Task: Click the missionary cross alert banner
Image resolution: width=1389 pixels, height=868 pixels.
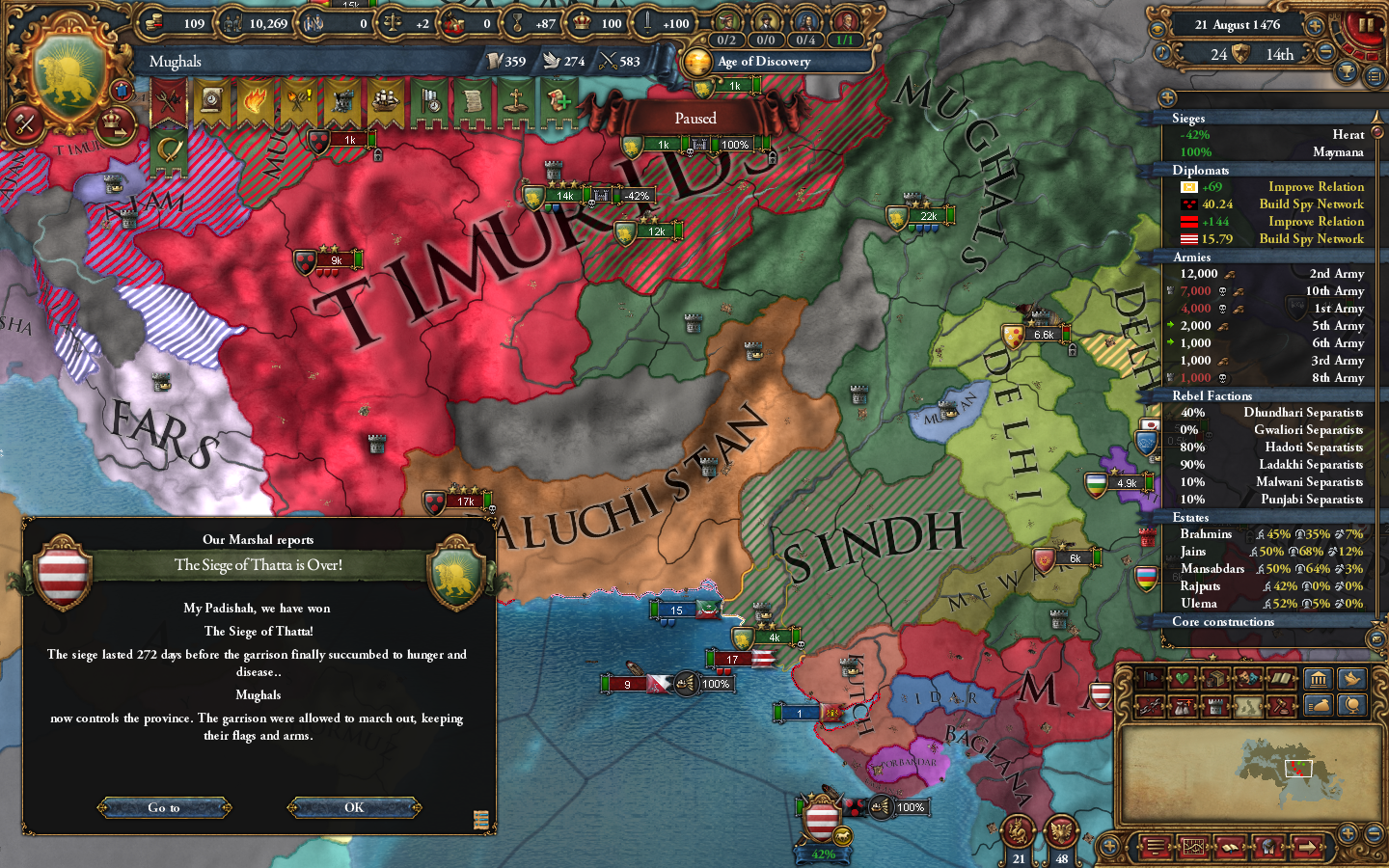Action: click(x=518, y=100)
